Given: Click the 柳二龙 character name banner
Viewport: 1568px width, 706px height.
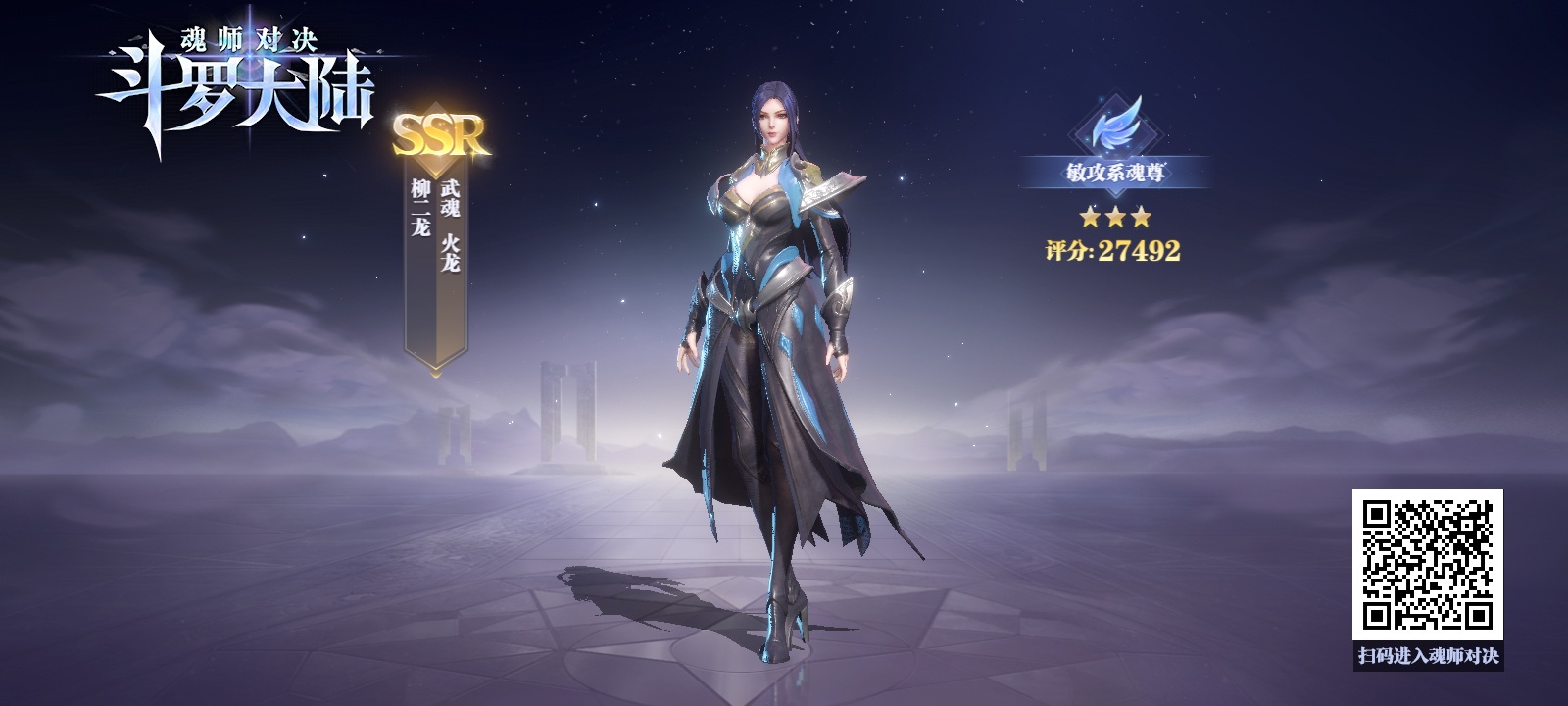Looking at the screenshot, I should click(435, 265).
